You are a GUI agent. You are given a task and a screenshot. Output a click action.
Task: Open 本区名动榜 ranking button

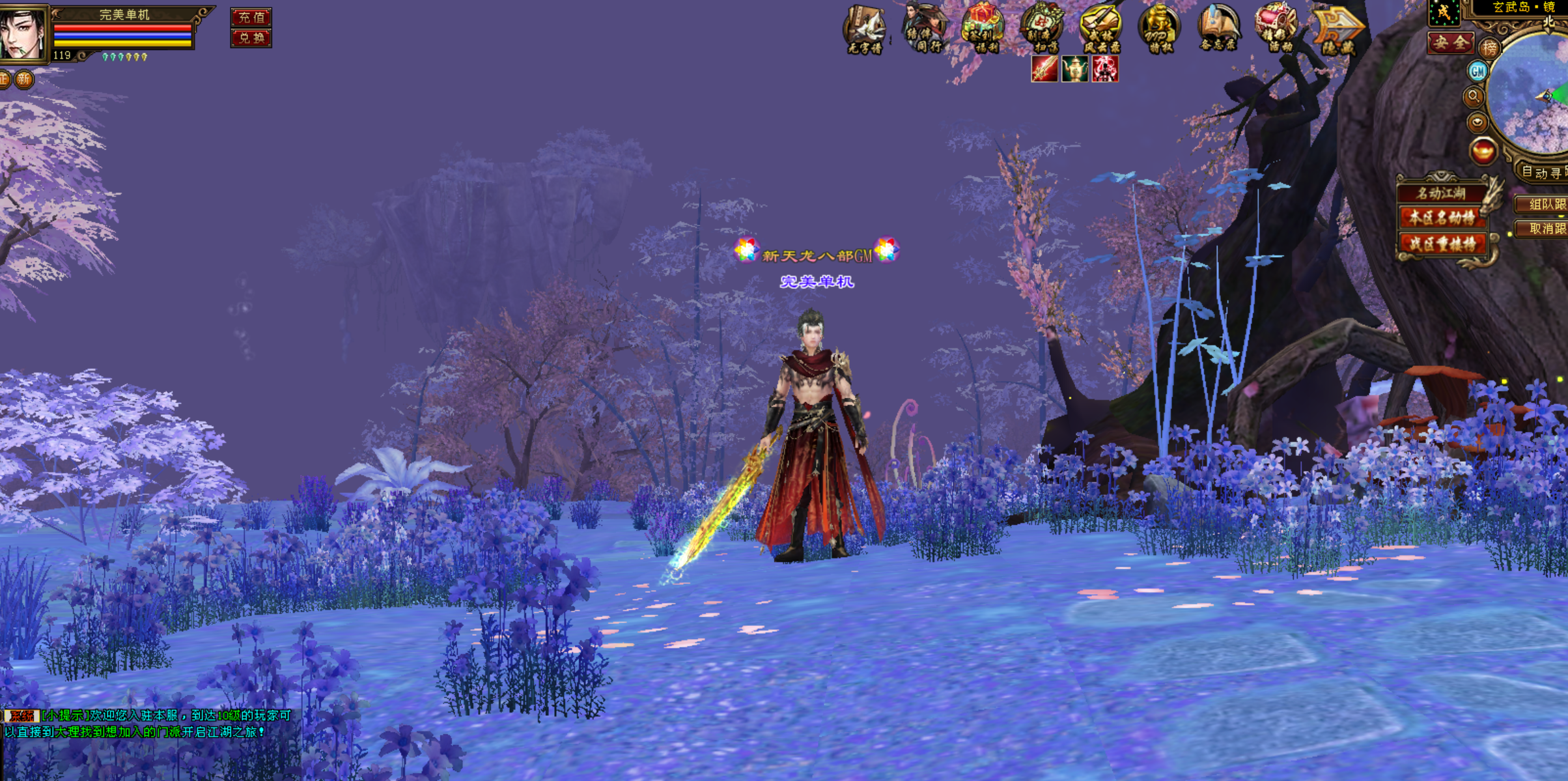[x=1442, y=218]
